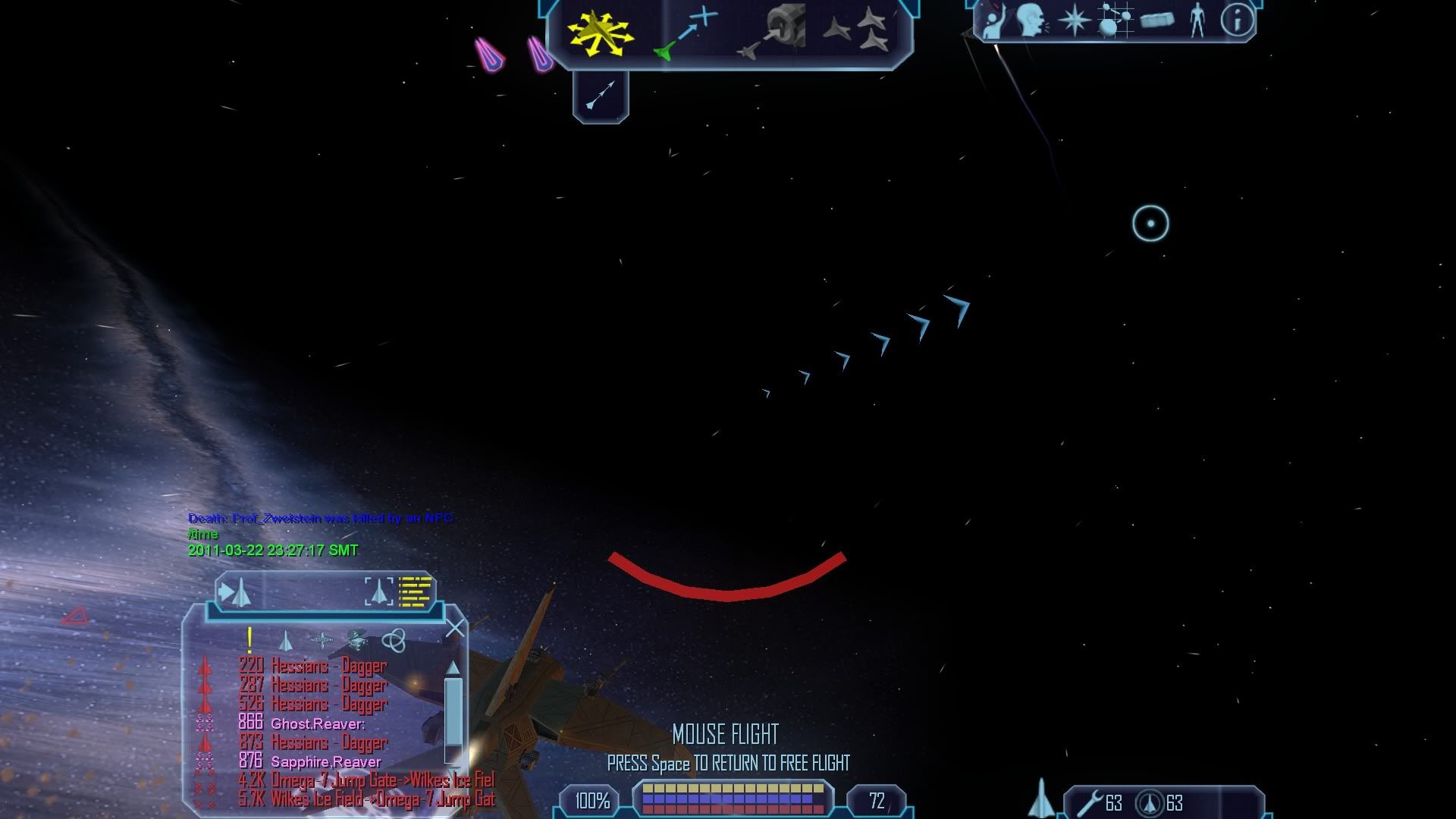Image resolution: width=1456 pixels, height=819 pixels.
Task: Activate the yellow Free Flight maneuver icon
Action: coord(600,34)
